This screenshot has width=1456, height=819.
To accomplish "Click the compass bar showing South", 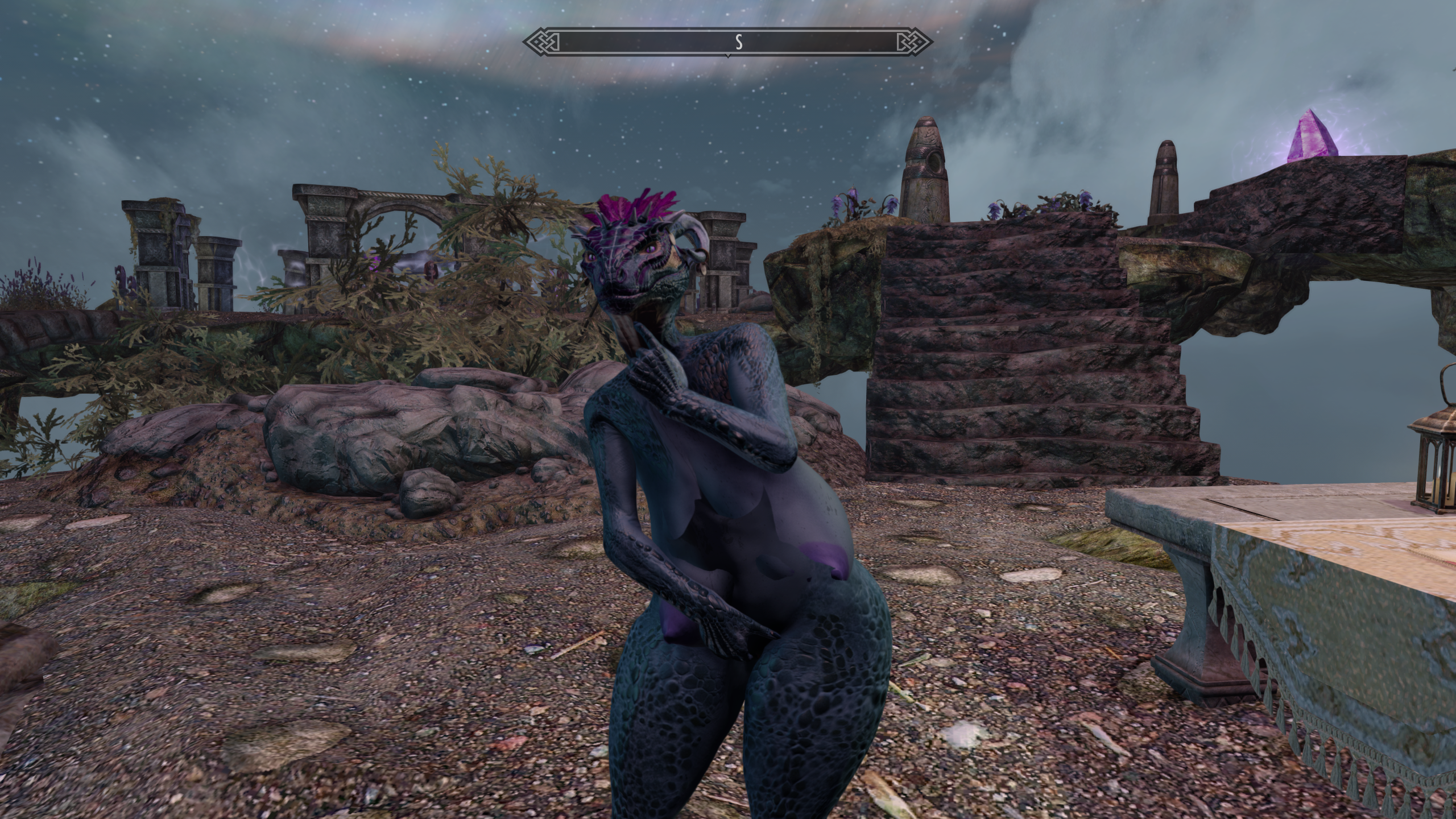I will pyautogui.click(x=727, y=42).
